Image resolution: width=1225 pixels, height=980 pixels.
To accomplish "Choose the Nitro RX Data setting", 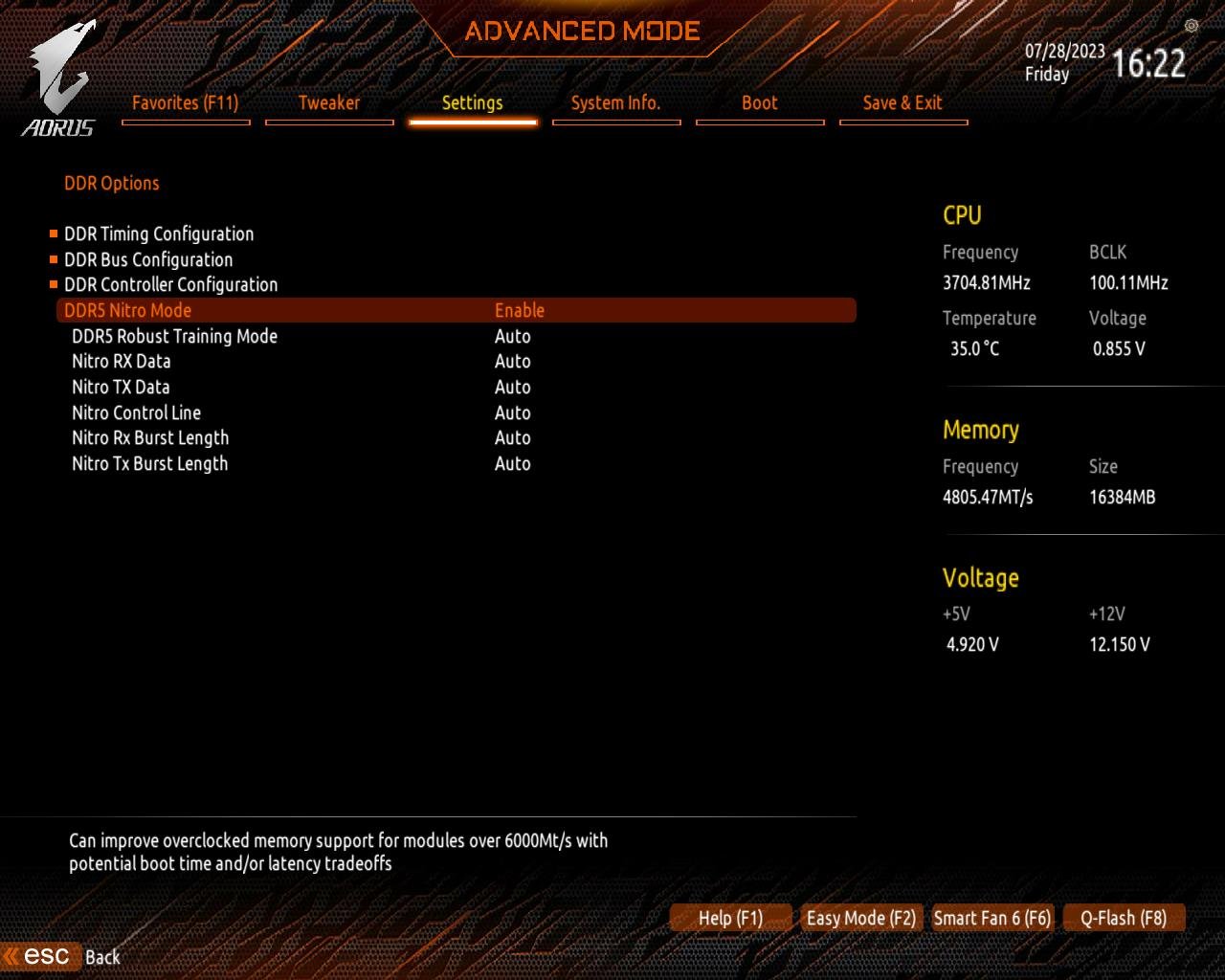I will coord(122,362).
